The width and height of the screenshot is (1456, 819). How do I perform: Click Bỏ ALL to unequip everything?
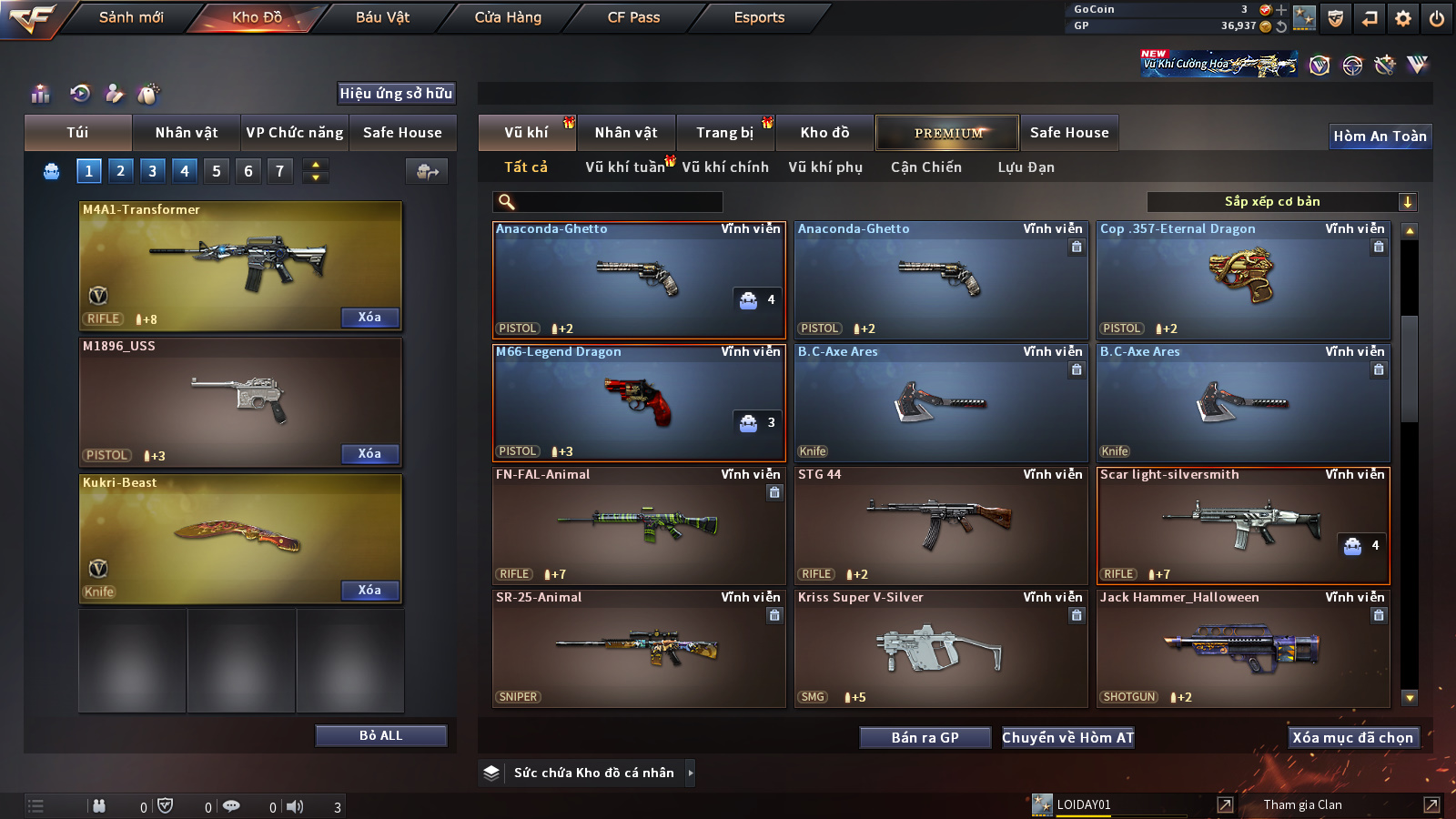click(380, 735)
